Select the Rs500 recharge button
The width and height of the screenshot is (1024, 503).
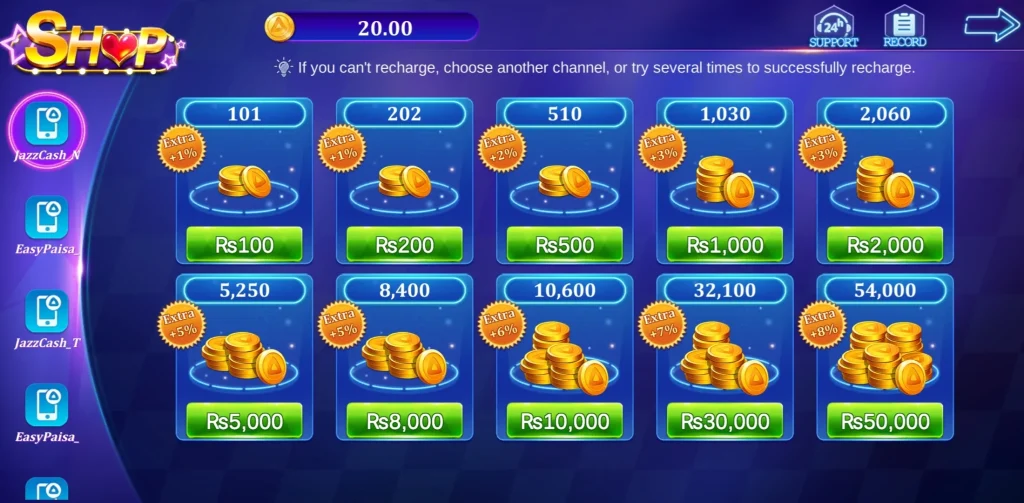[564, 244]
